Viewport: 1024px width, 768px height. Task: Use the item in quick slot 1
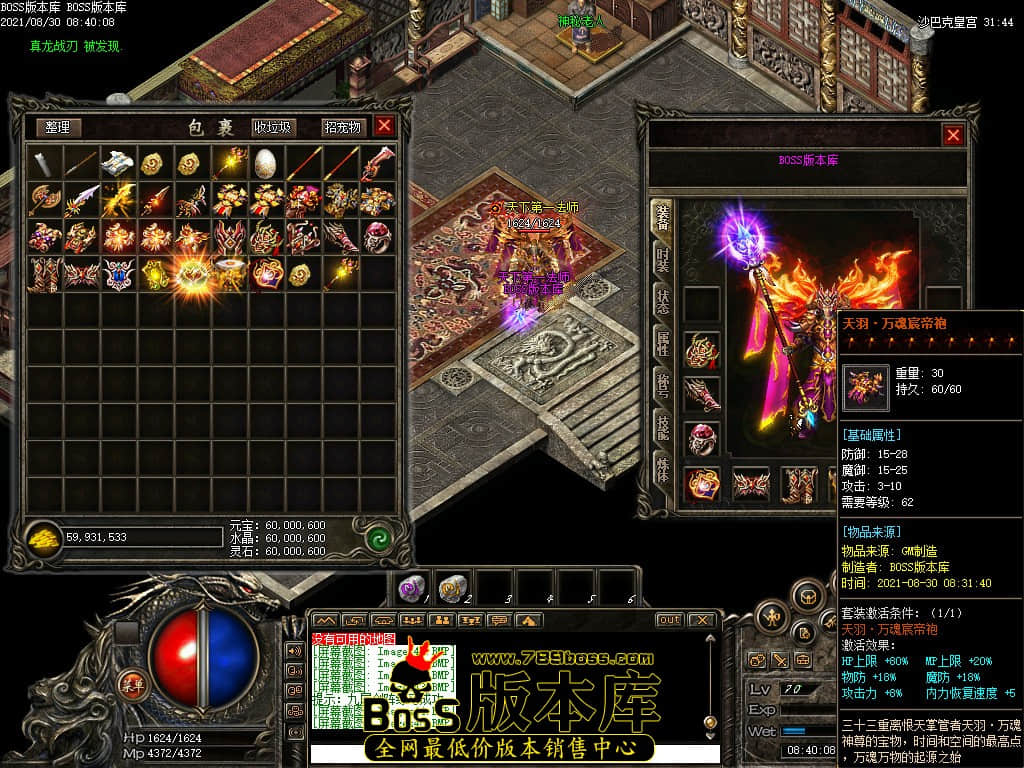coord(412,587)
